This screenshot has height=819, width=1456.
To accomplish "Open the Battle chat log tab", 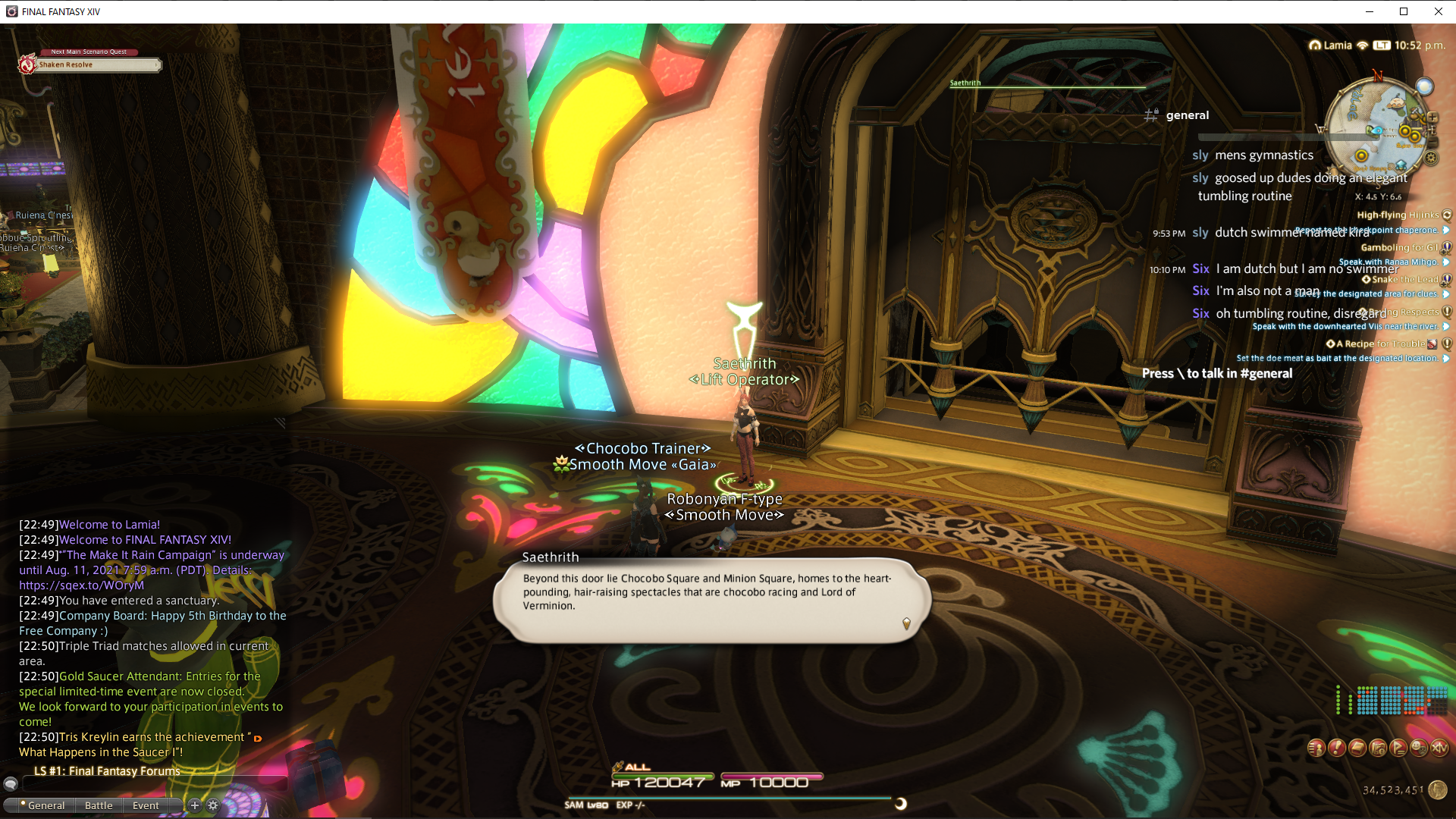I will 99,805.
